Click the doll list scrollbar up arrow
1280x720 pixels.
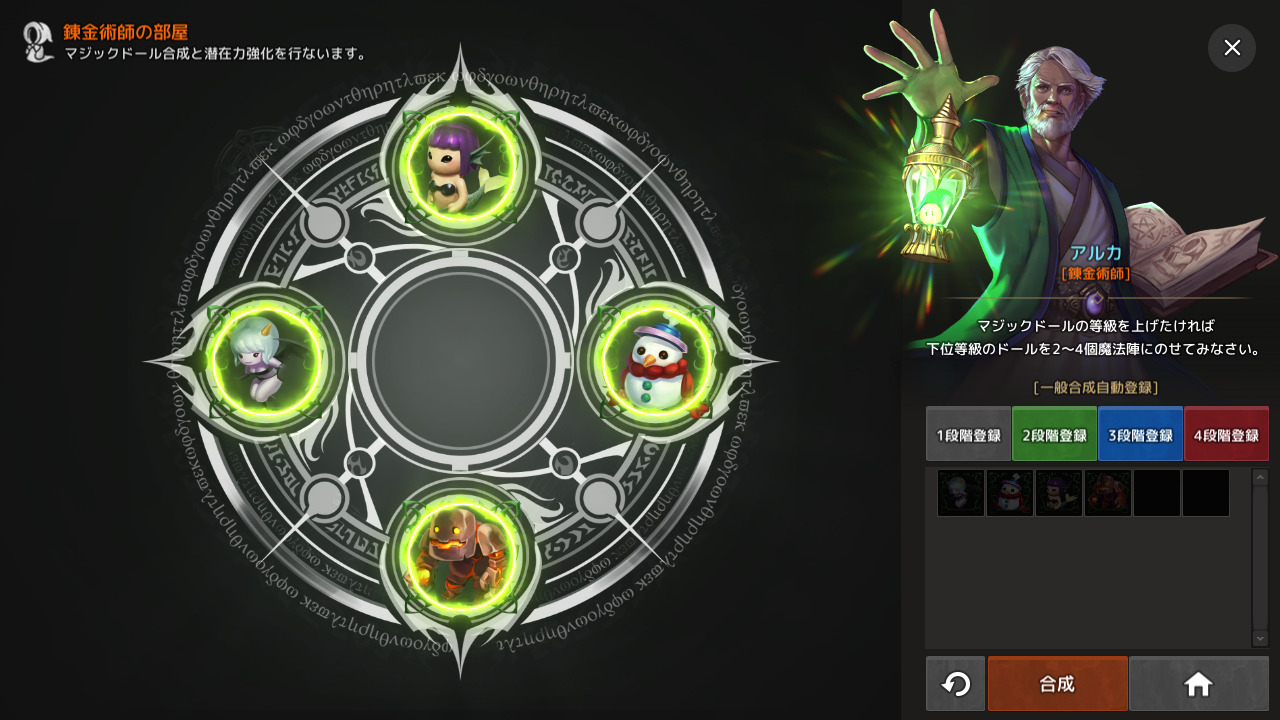pos(1260,477)
